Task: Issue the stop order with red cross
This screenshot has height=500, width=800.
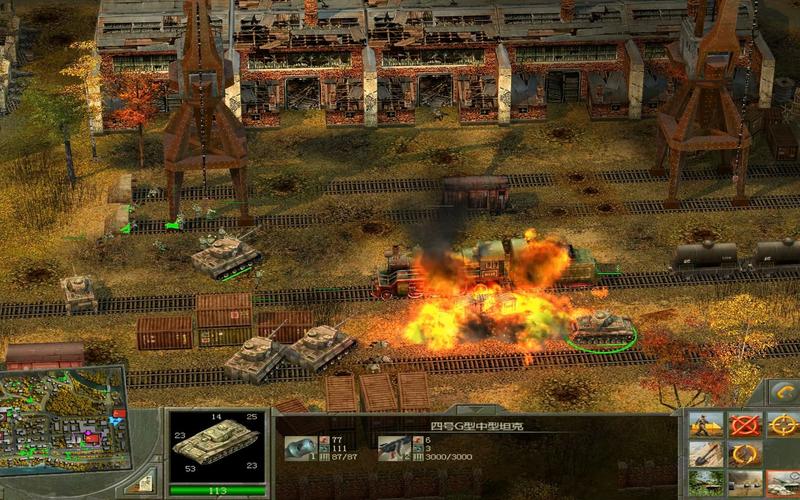Action: (744, 425)
